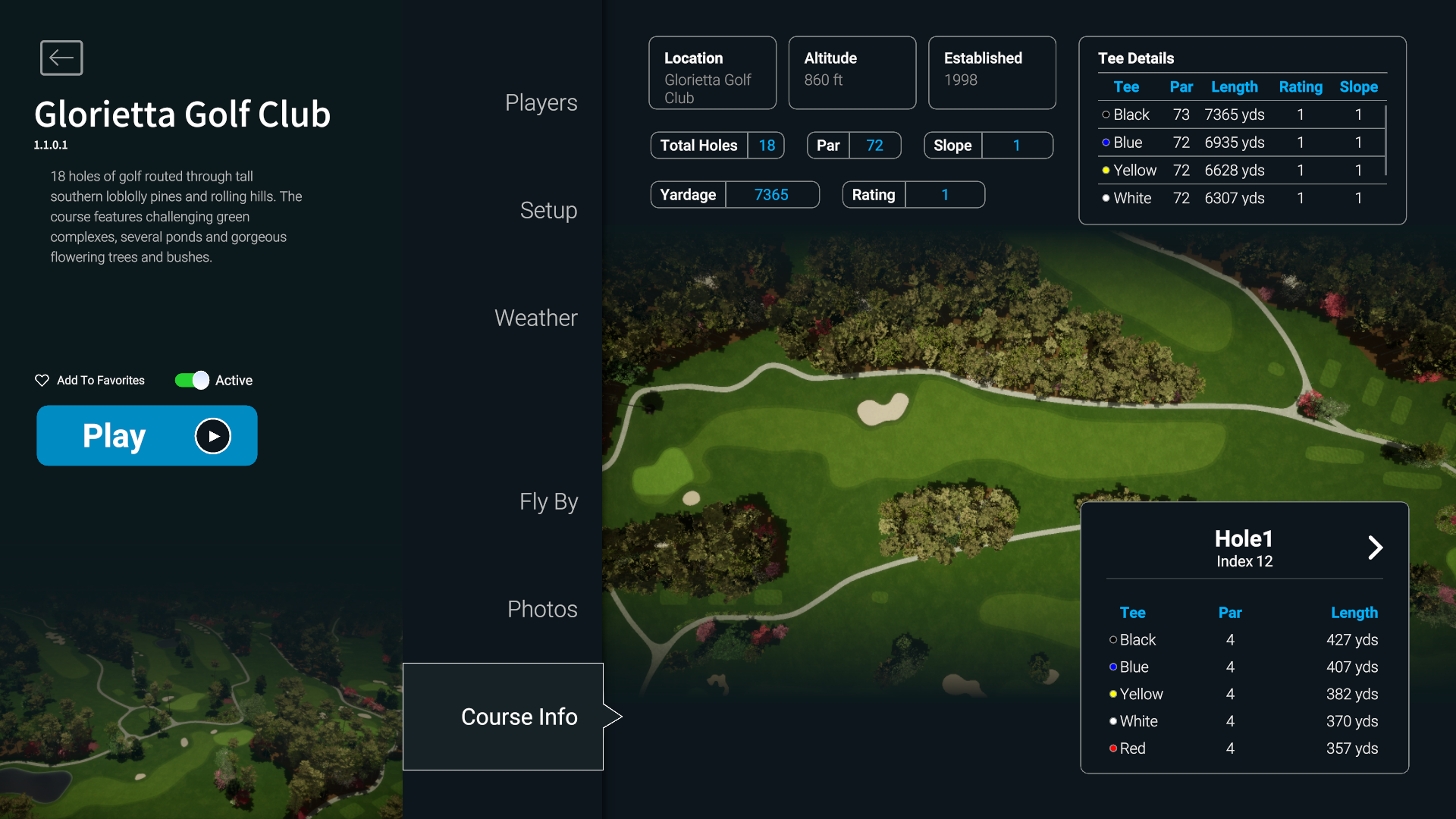Click the Red tee marker in the Hole1 panel

coord(1112,748)
